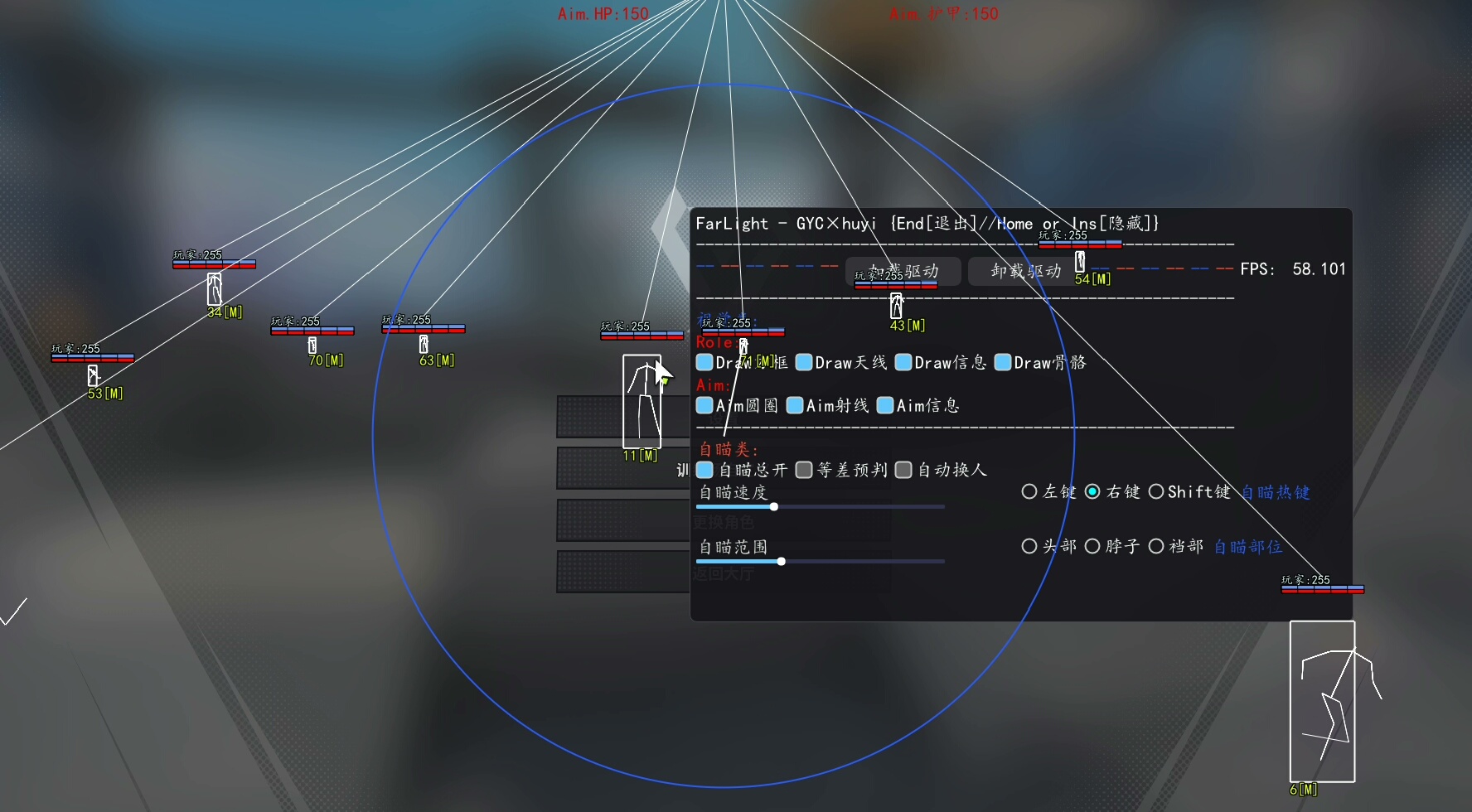Toggle the Aim圆圈 checkbox
The width and height of the screenshot is (1472, 812).
click(x=705, y=405)
